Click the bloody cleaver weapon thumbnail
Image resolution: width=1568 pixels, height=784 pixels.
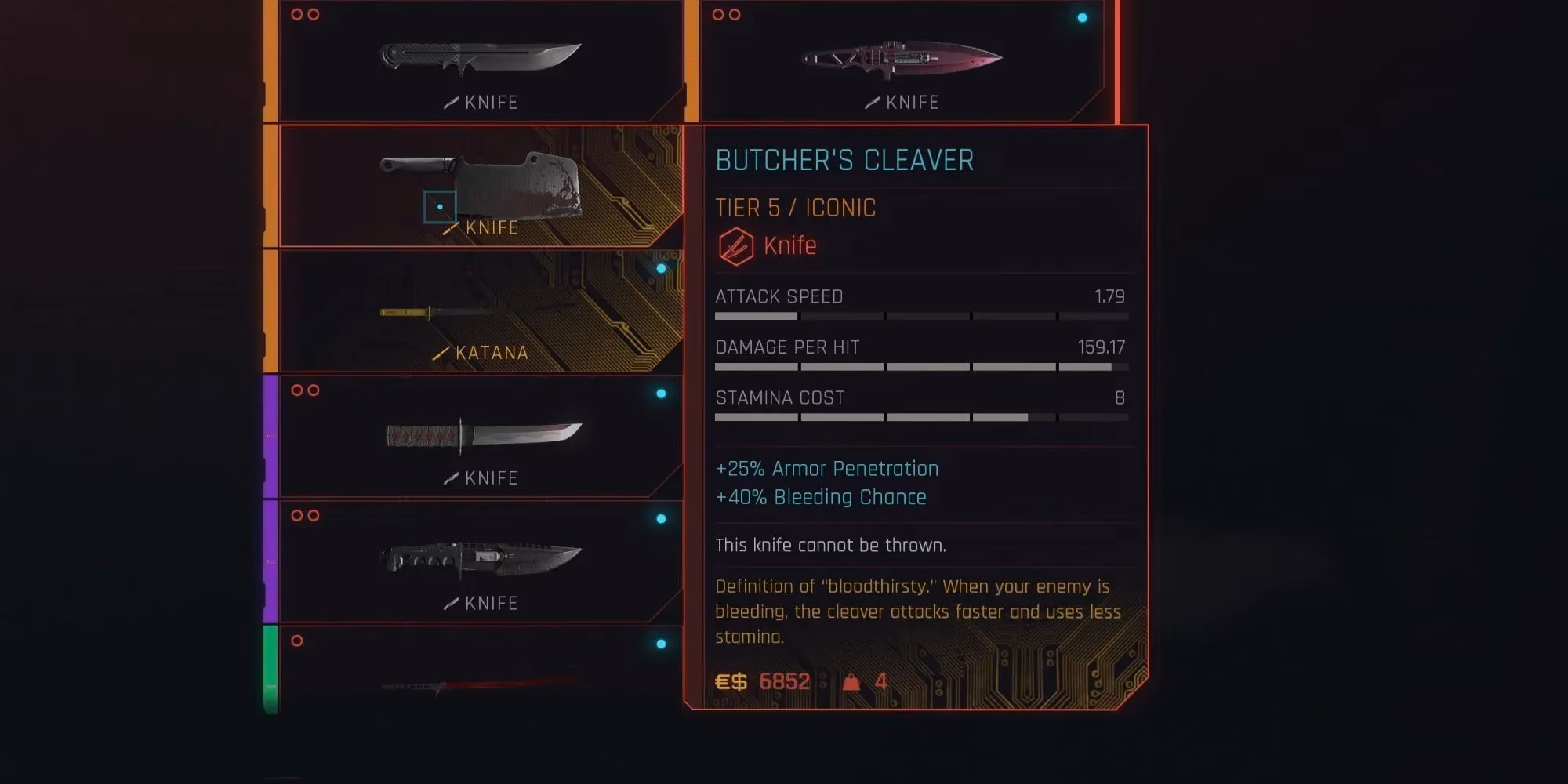point(502,180)
